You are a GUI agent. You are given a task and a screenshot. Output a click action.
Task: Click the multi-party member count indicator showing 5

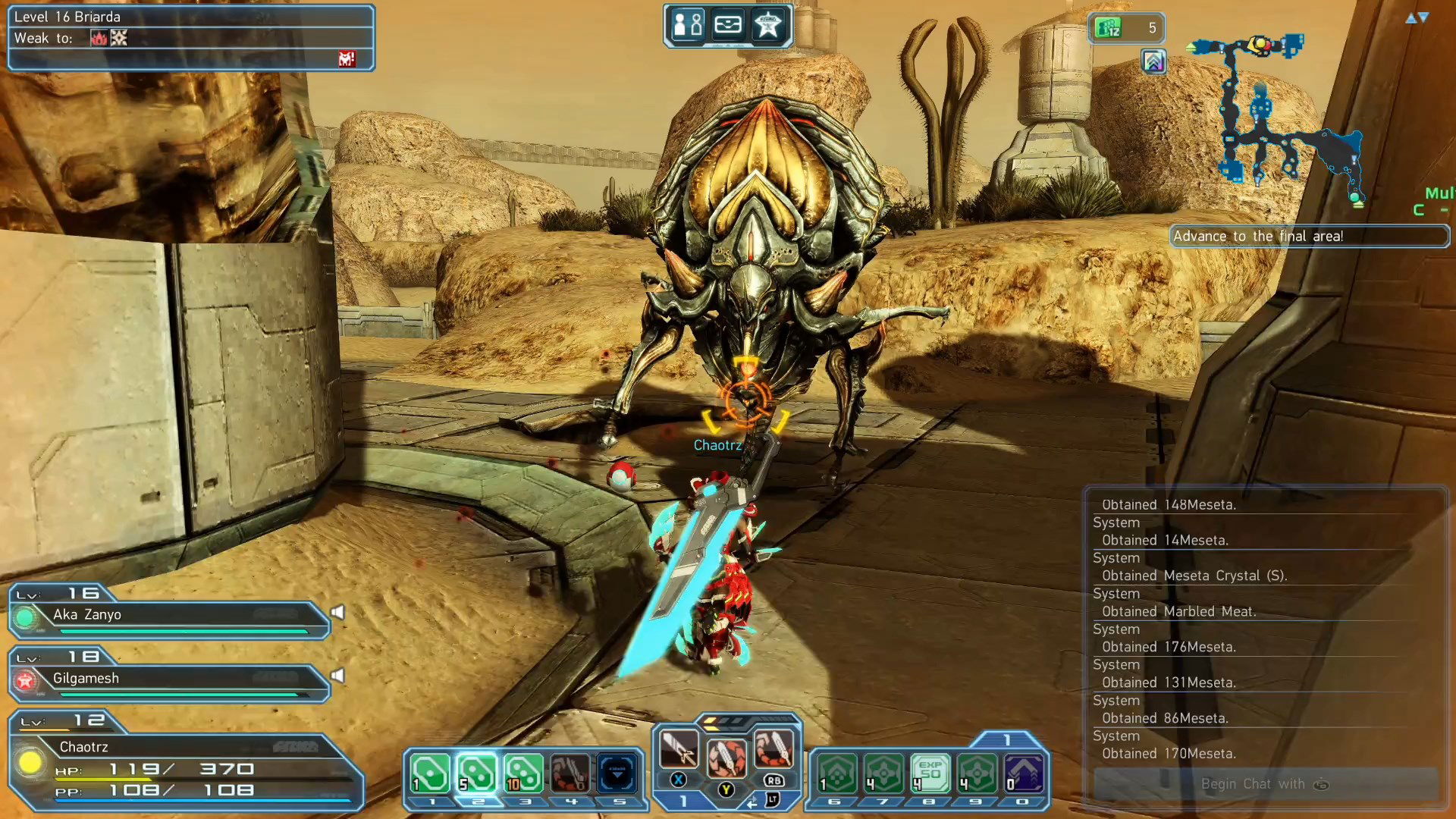click(x=1126, y=28)
